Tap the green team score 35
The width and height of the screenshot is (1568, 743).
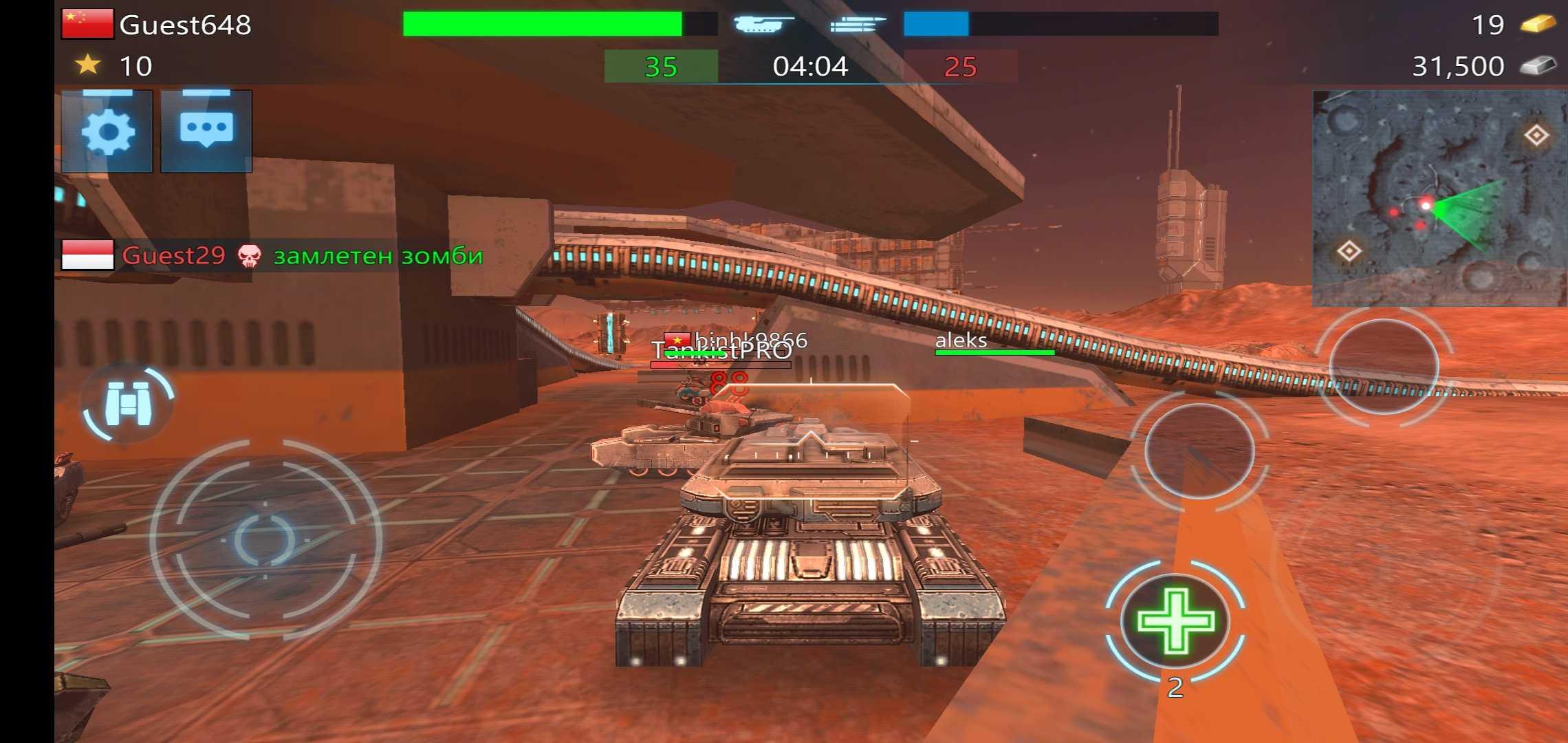662,67
